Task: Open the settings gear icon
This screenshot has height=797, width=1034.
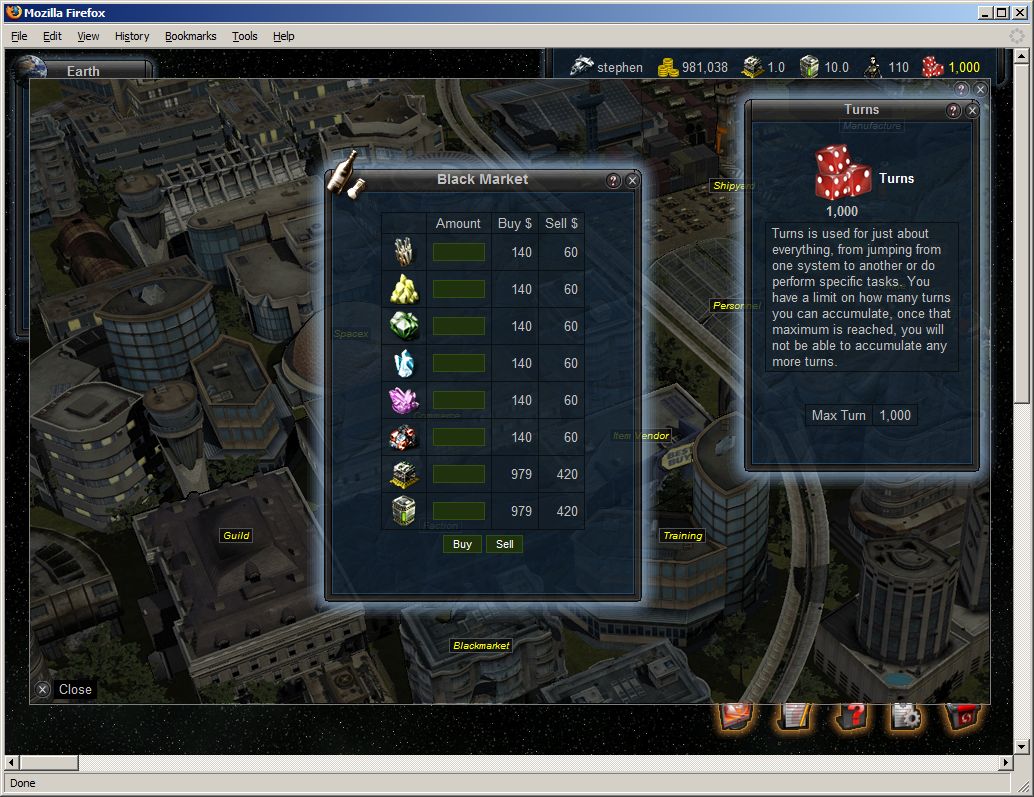Action: (907, 716)
